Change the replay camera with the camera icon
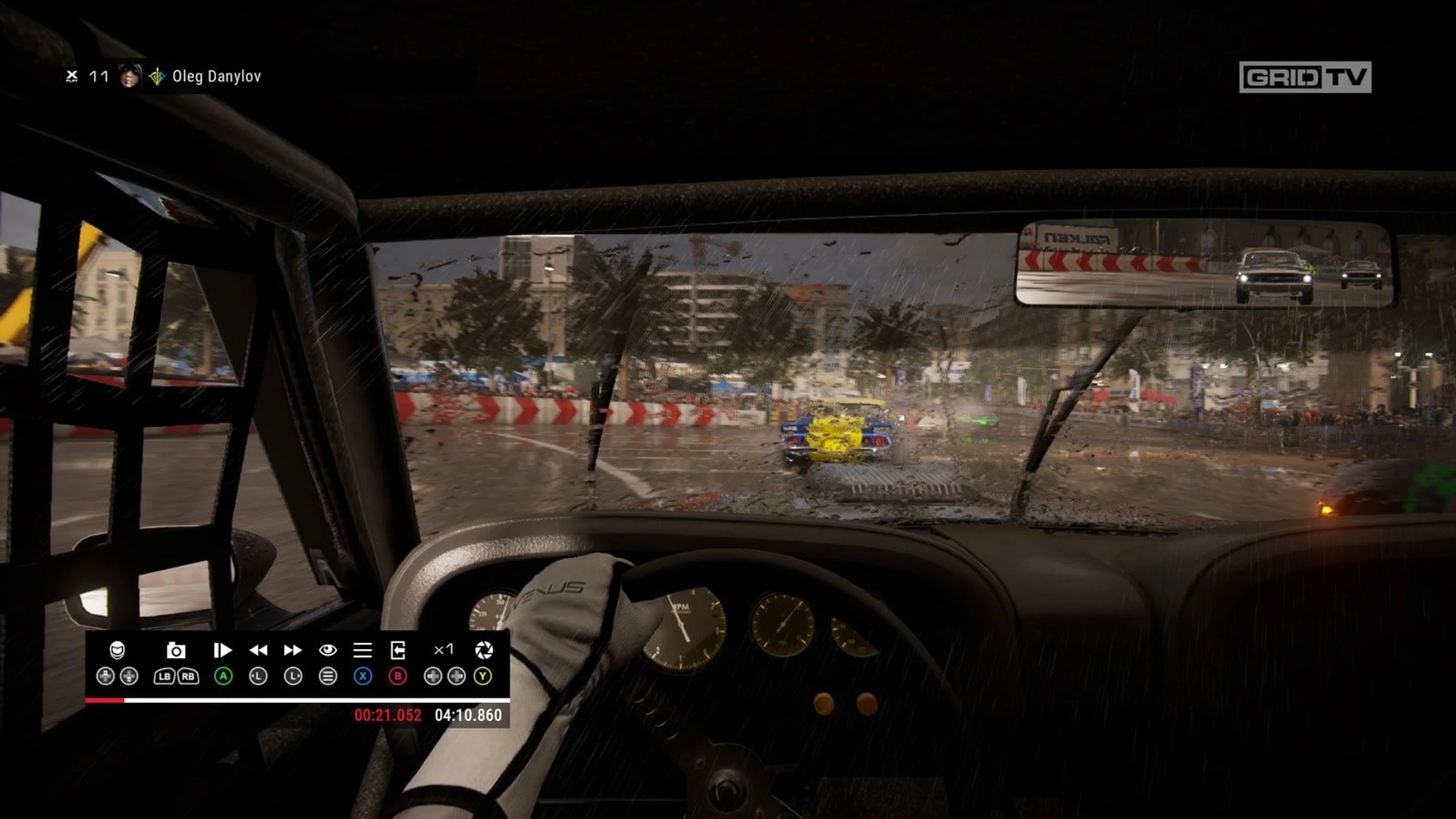 (x=176, y=650)
